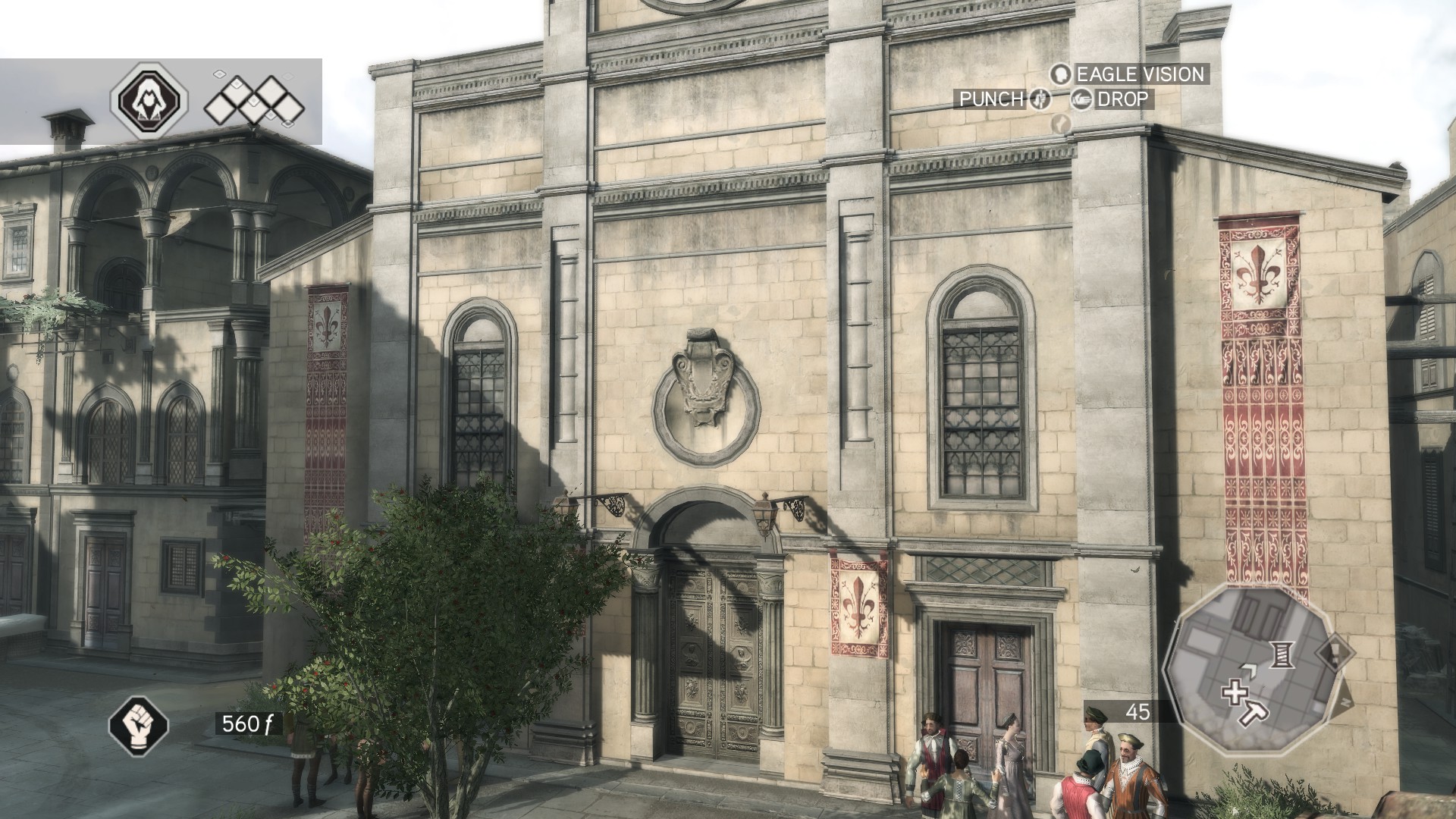Image resolution: width=1456 pixels, height=819 pixels.
Task: Select the fist weapon icon
Action: (139, 723)
